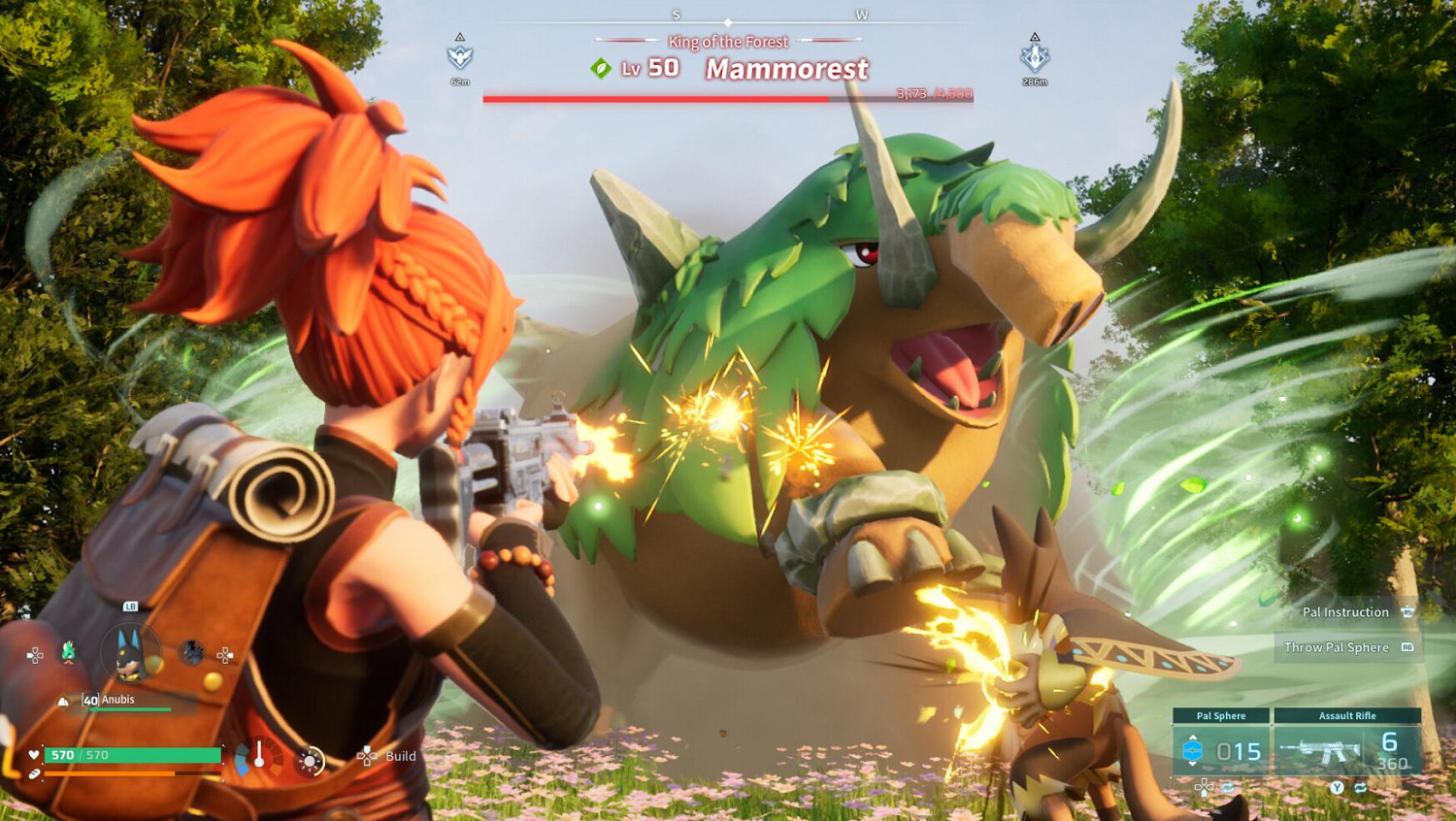Expand the Pal Sphere selector with the up arrow
Screen dimensions: 1456x821
(x=1194, y=737)
